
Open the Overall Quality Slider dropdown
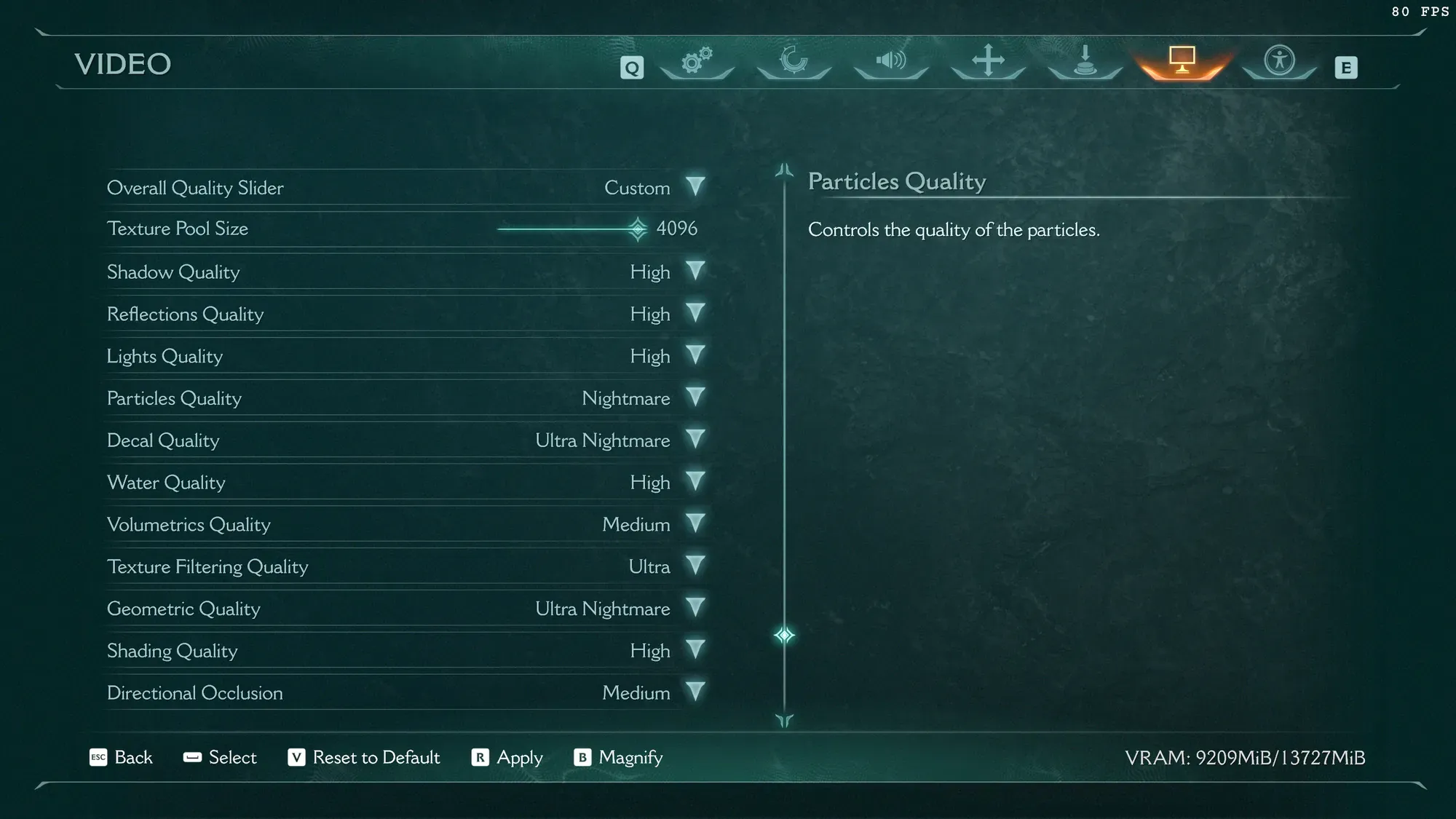695,187
